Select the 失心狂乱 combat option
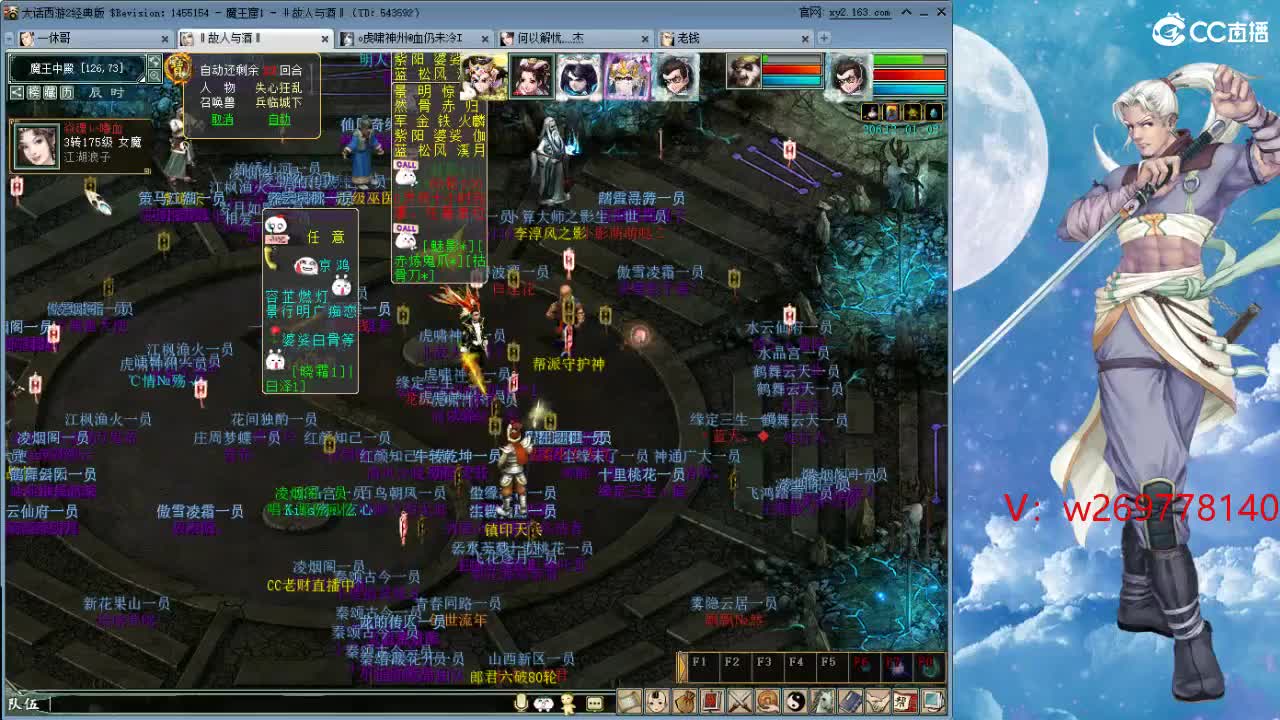This screenshot has width=1280, height=720. (279, 89)
